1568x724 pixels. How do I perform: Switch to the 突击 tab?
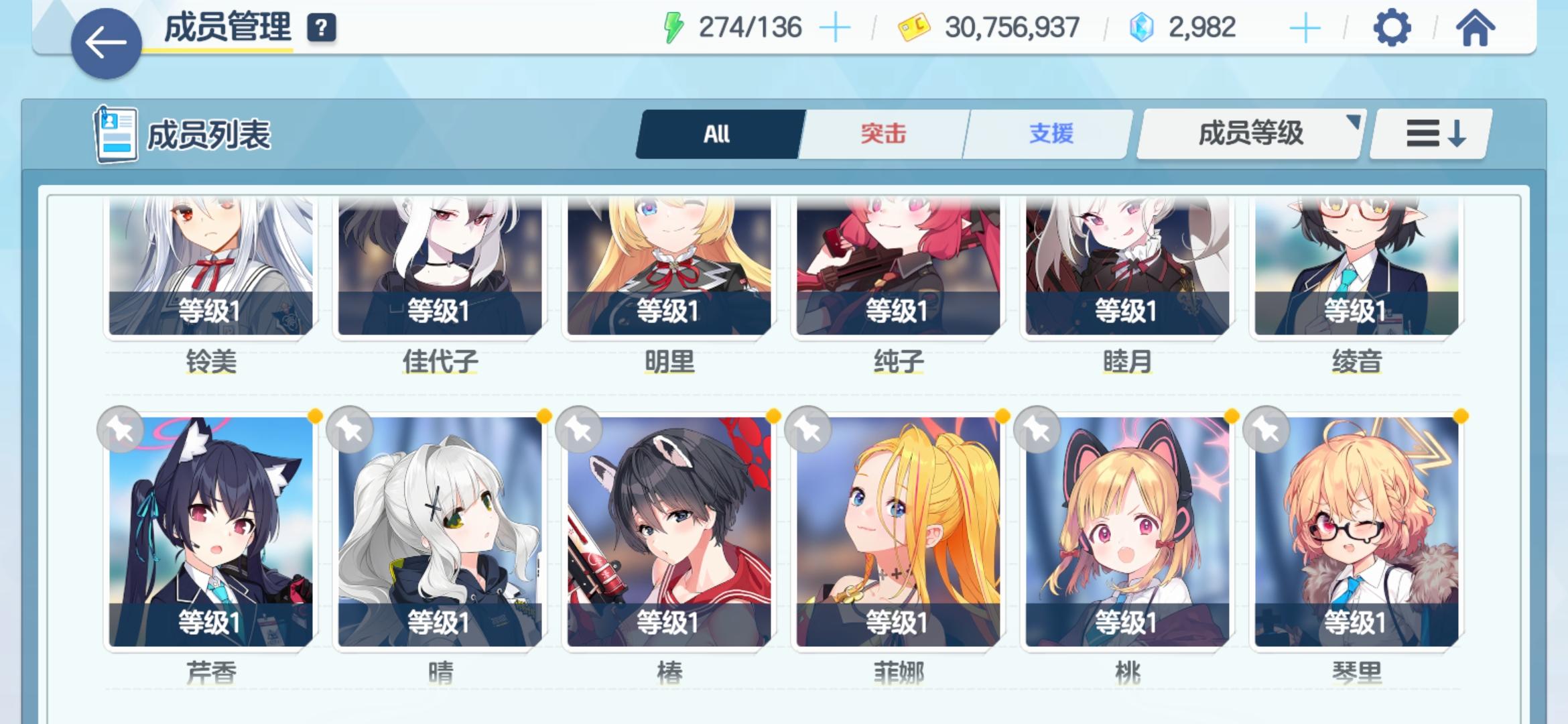click(x=882, y=133)
